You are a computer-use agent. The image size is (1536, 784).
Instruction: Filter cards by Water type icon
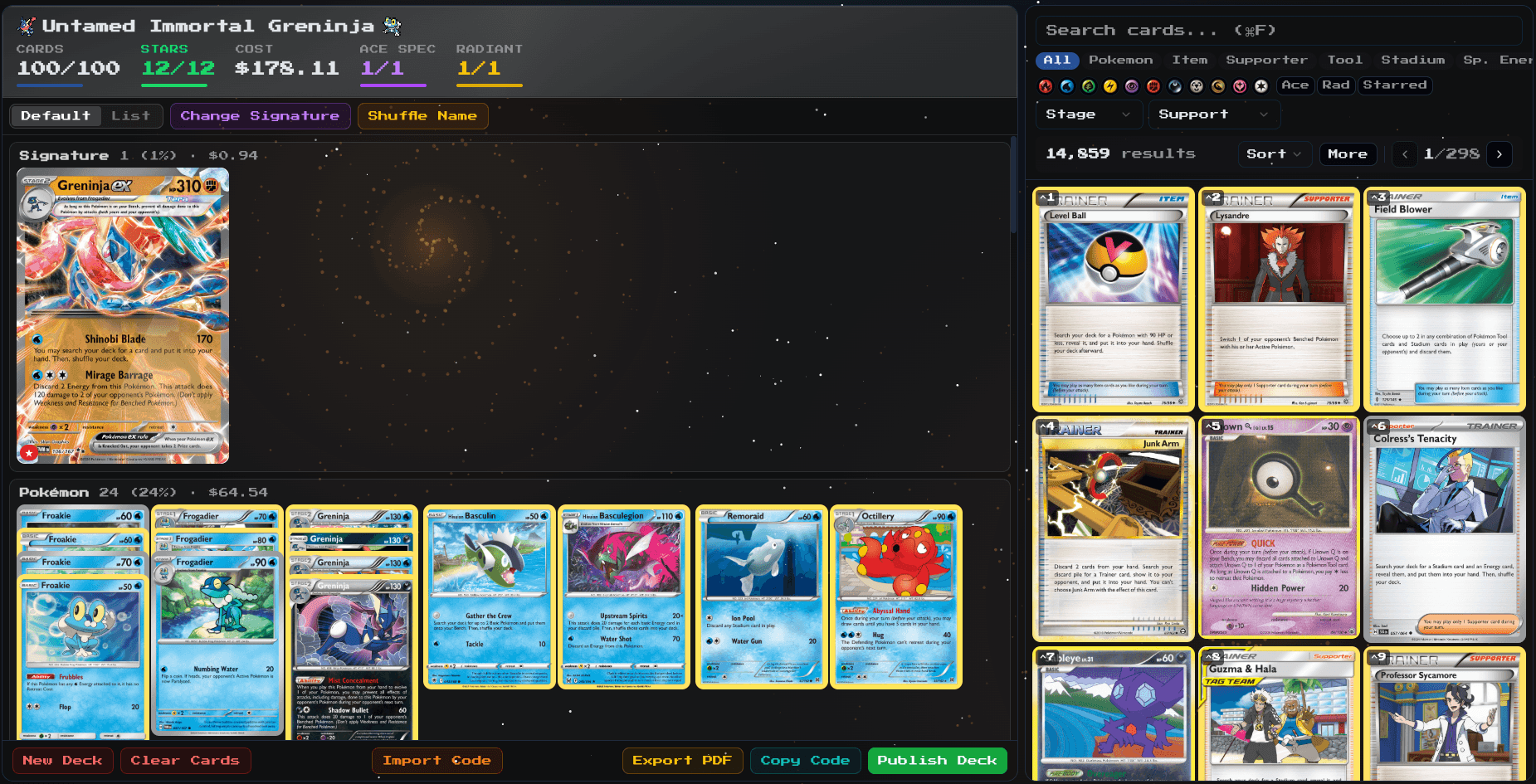click(1068, 85)
